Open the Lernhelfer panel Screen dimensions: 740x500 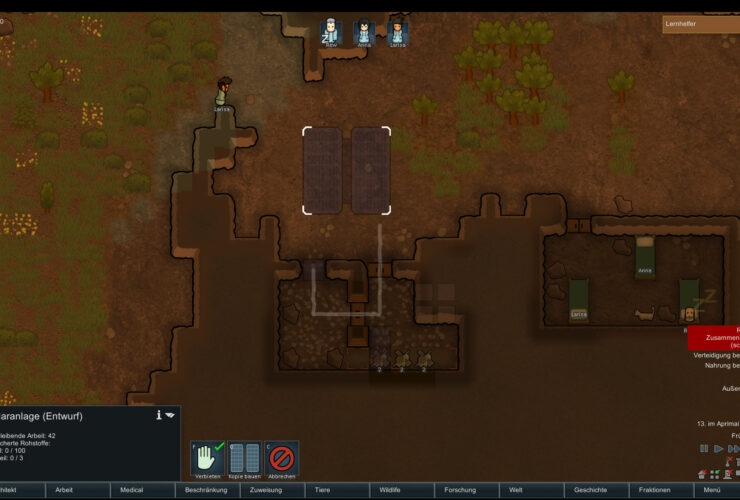tap(701, 25)
